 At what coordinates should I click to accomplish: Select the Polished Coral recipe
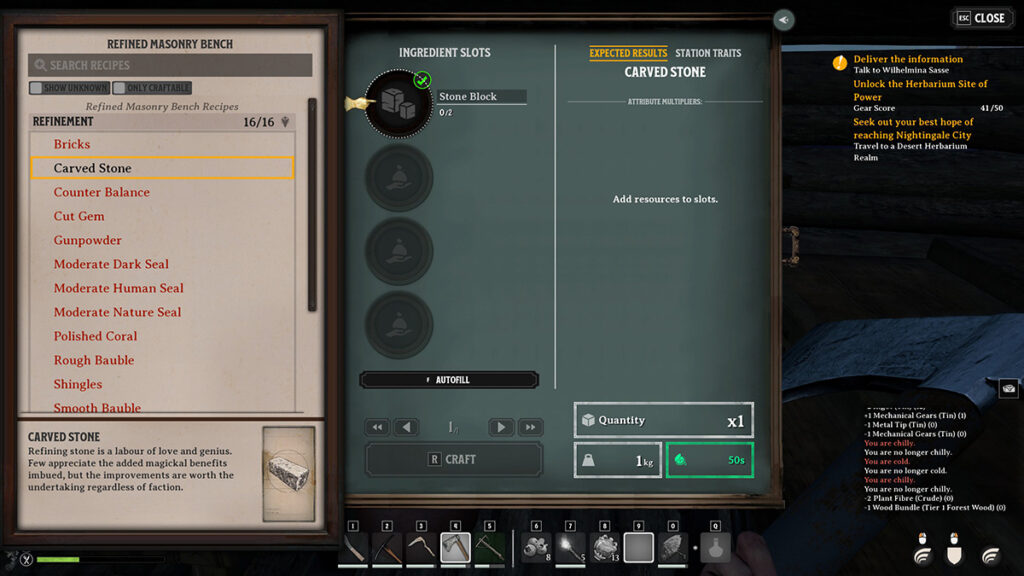click(96, 336)
